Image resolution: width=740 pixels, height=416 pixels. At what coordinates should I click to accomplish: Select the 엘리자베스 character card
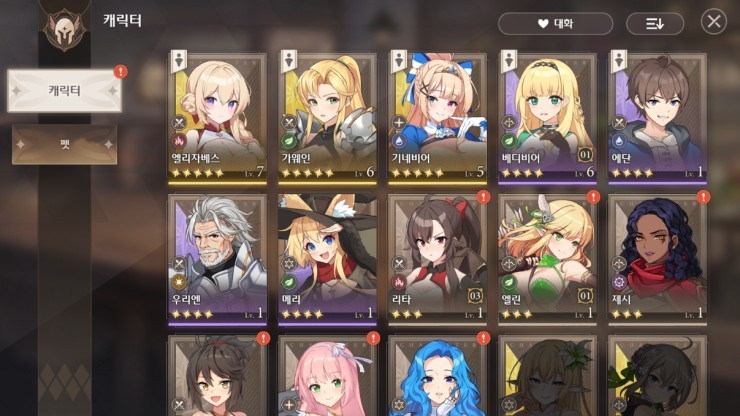217,118
